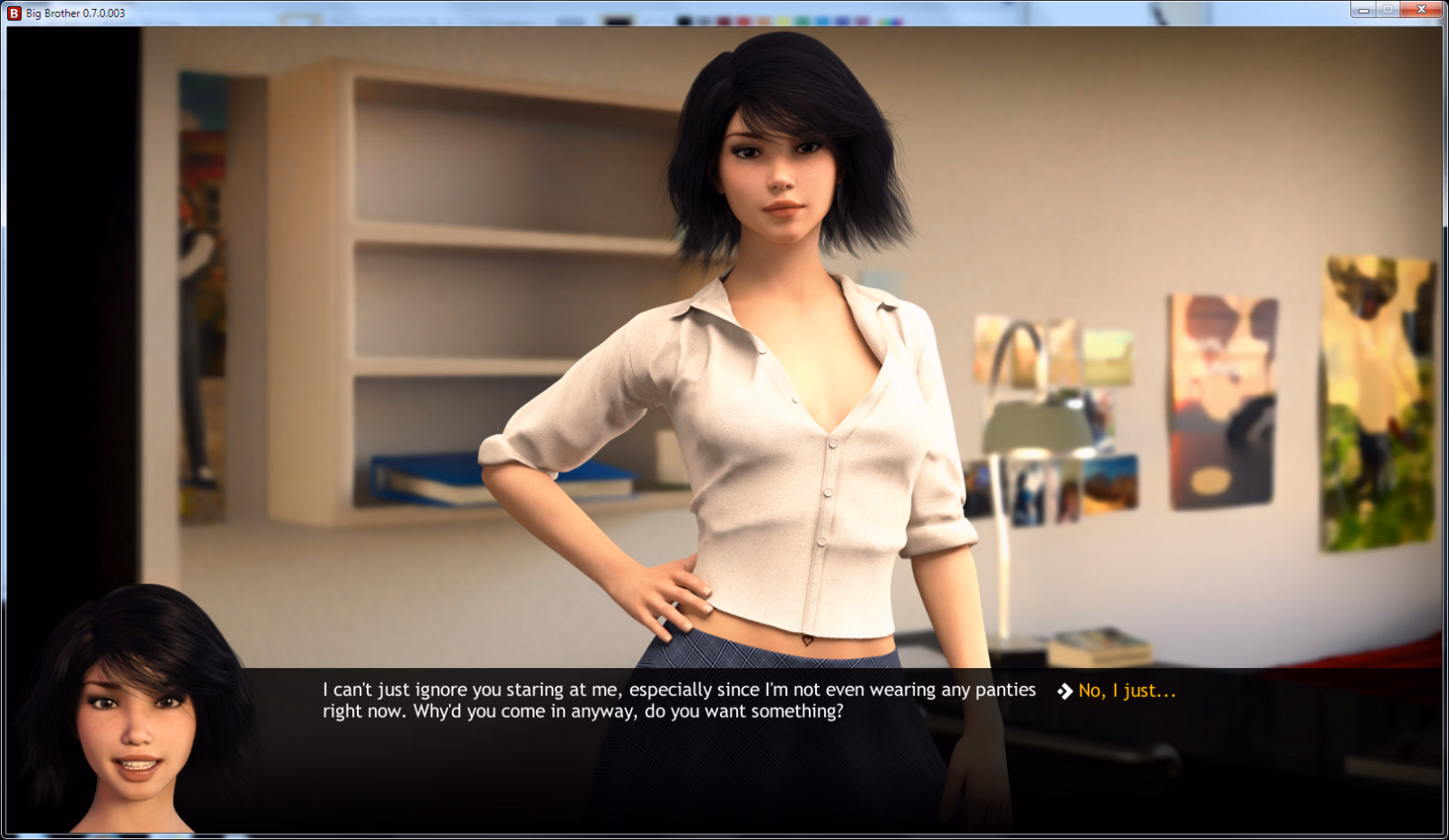The image size is (1449, 840).
Task: Minimize the game window
Action: pos(1363,10)
